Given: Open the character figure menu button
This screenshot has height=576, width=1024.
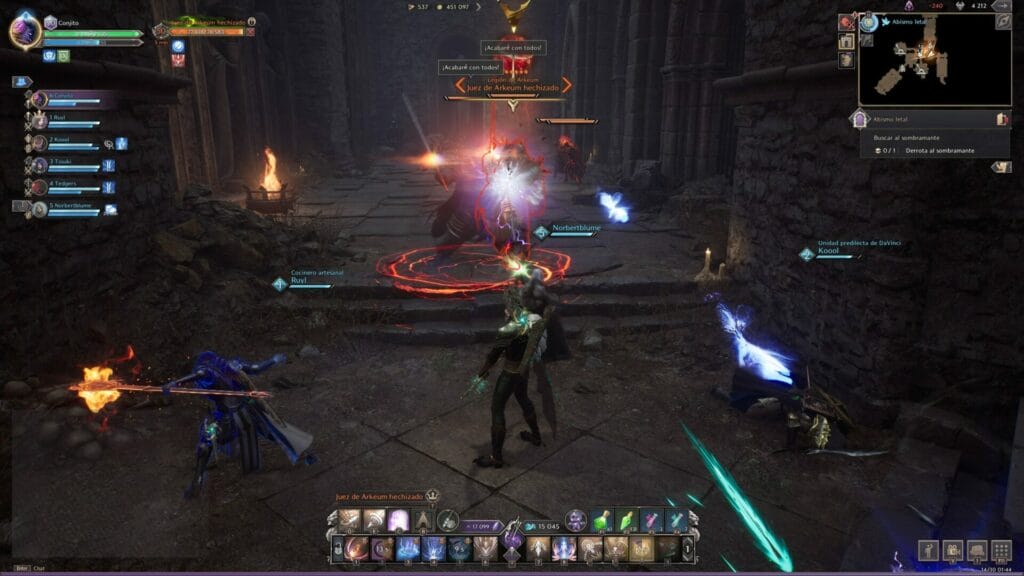Looking at the screenshot, I should 927,550.
